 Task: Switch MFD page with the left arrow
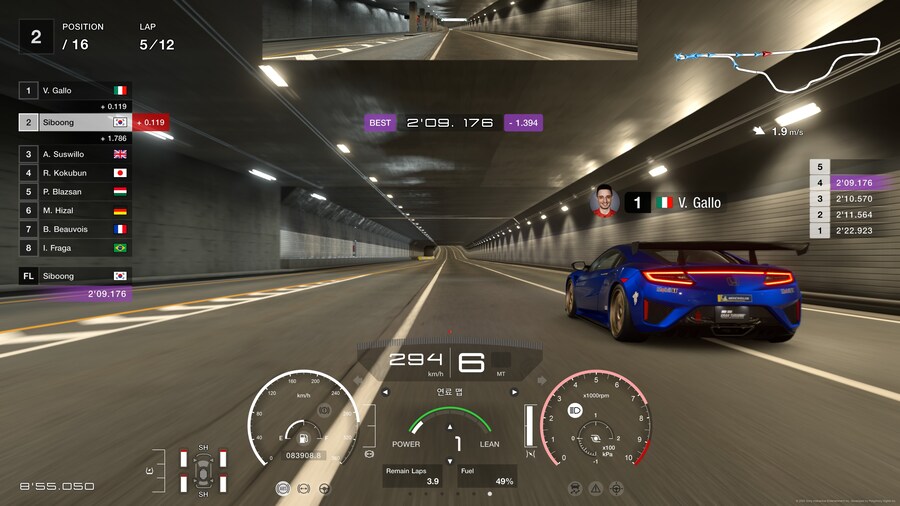[385, 392]
